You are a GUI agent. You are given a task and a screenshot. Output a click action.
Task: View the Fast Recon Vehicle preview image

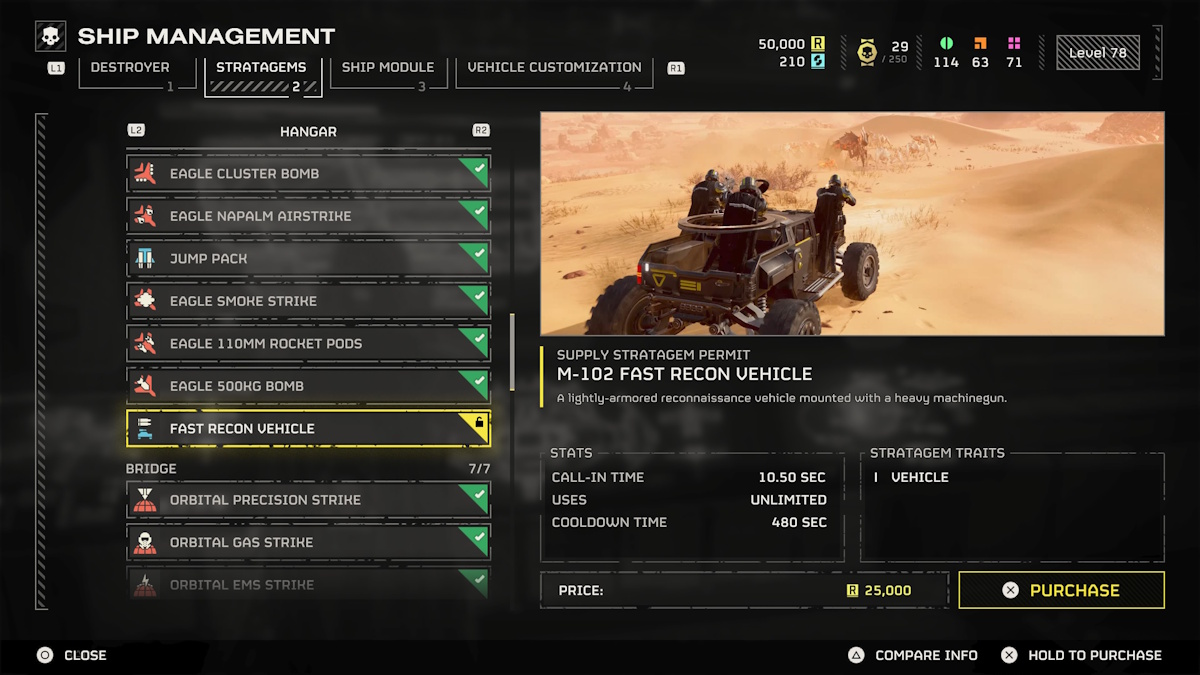pyautogui.click(x=852, y=223)
